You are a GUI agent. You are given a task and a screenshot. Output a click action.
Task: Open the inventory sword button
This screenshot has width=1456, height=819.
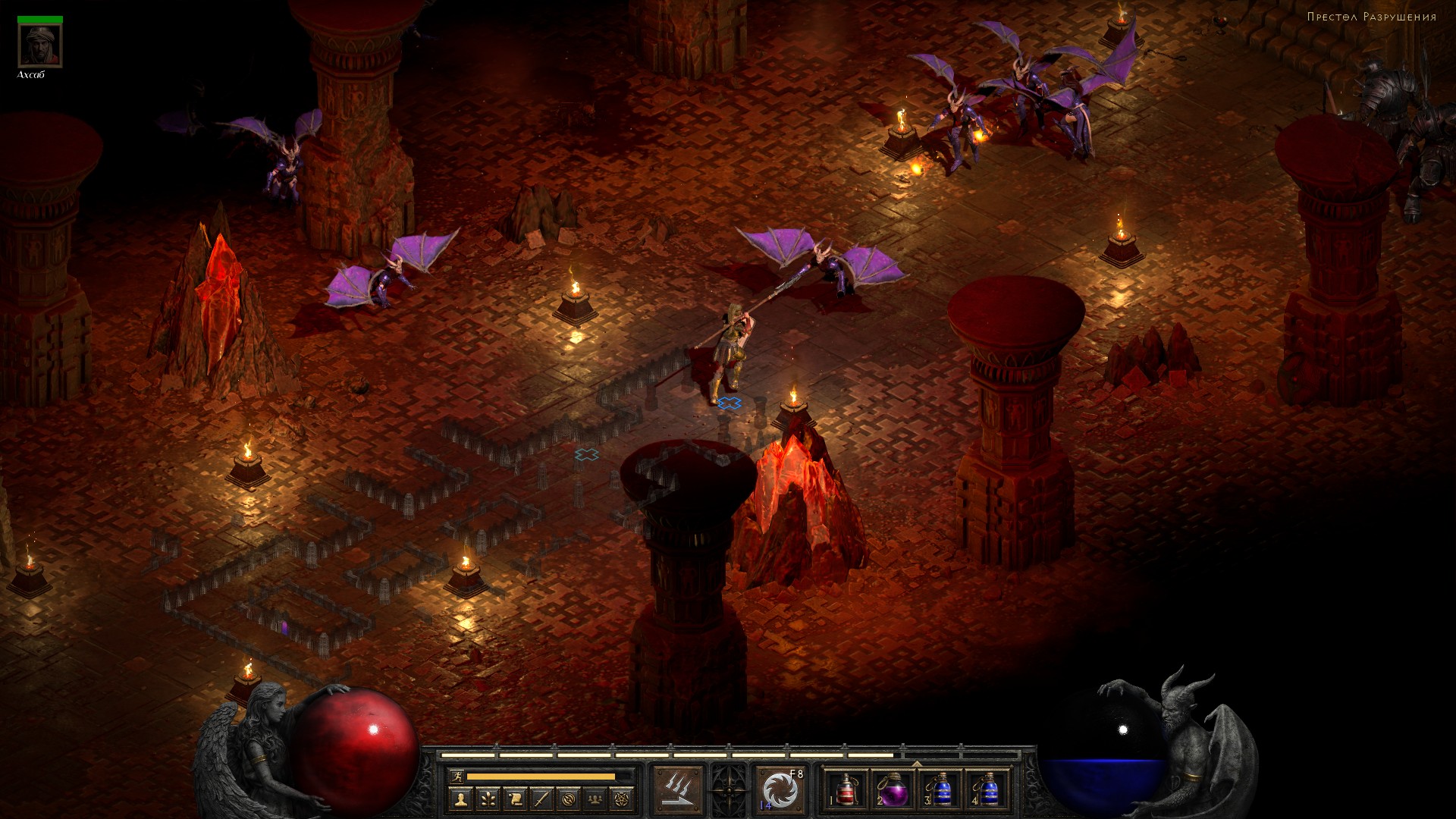click(541, 799)
